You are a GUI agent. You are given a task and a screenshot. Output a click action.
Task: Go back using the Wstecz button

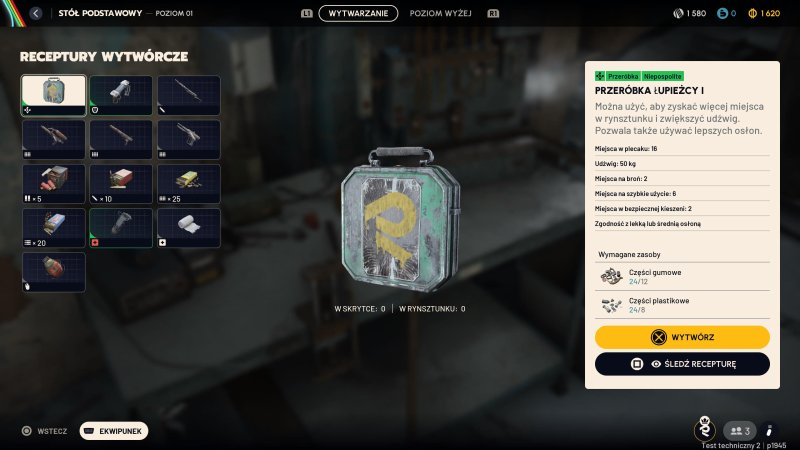pos(44,431)
